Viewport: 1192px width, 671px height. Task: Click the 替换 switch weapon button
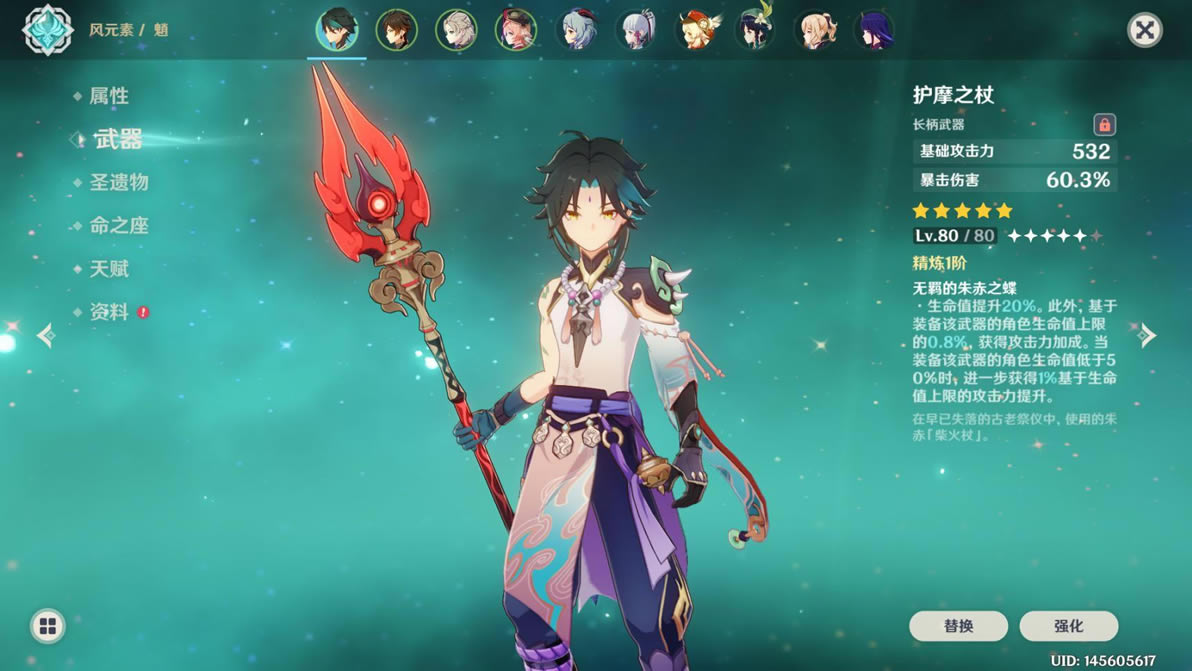coord(958,626)
